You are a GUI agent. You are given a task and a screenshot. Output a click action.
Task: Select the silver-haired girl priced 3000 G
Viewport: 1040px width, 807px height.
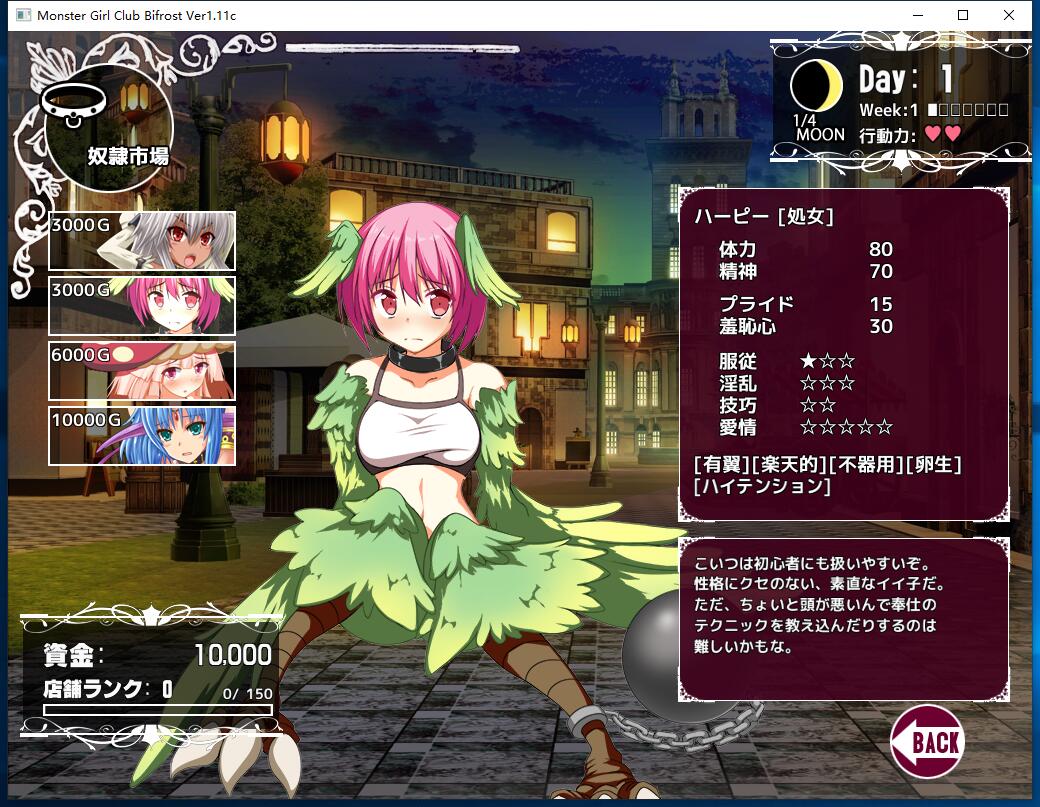(142, 241)
